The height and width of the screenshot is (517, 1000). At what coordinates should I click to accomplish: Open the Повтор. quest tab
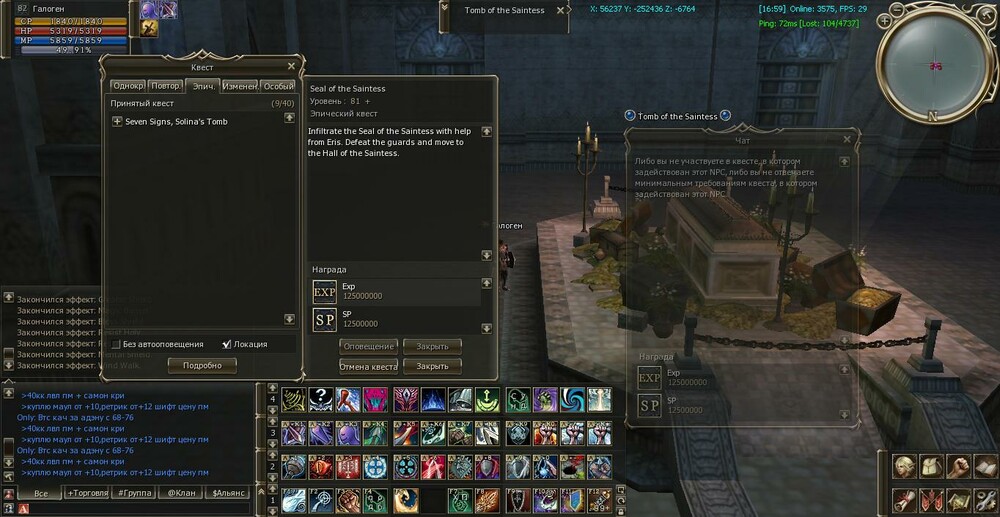point(166,86)
